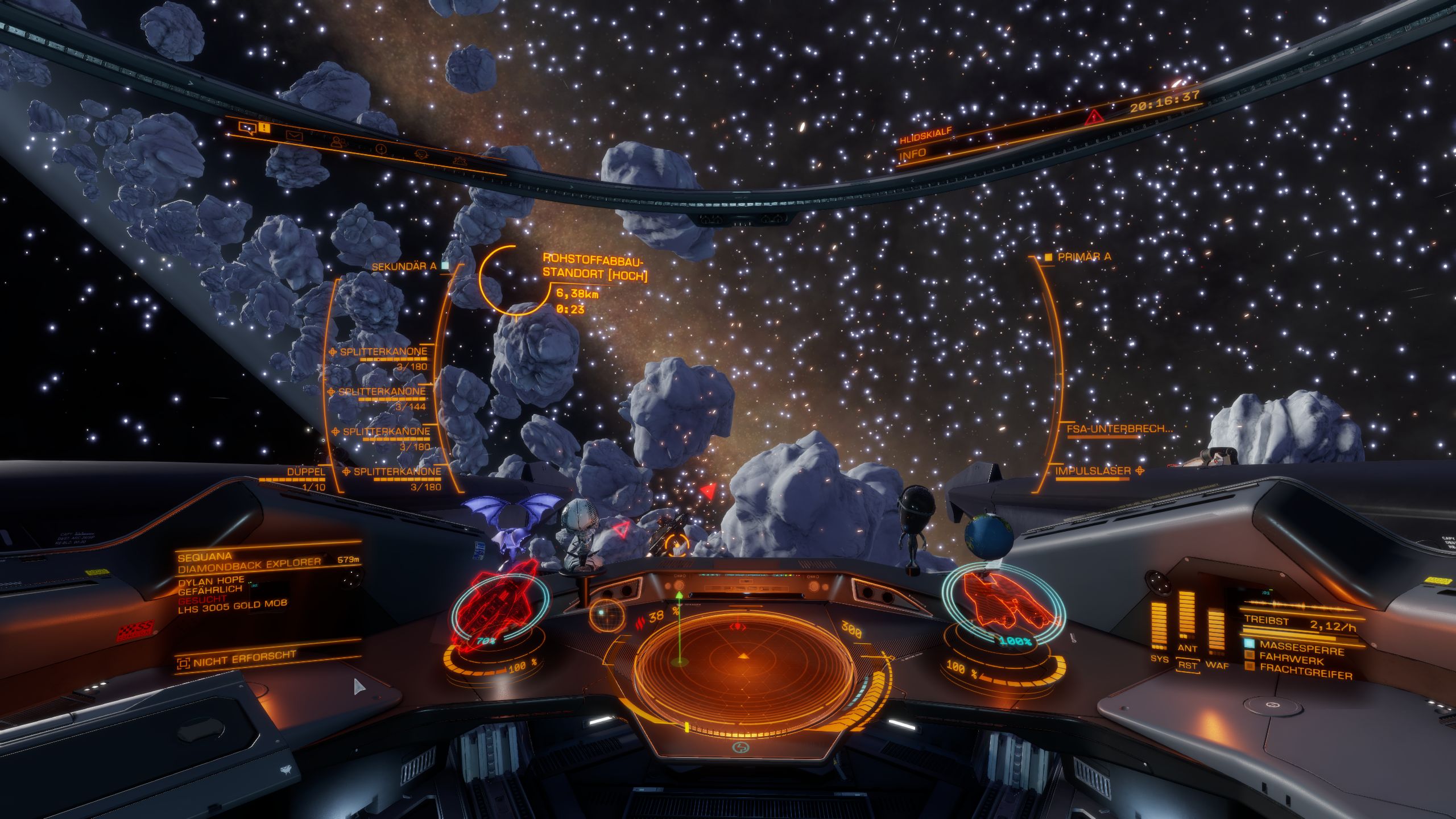Viewport: 1456px width, 819px height.
Task: Open the INFO panel
Action: [913, 154]
